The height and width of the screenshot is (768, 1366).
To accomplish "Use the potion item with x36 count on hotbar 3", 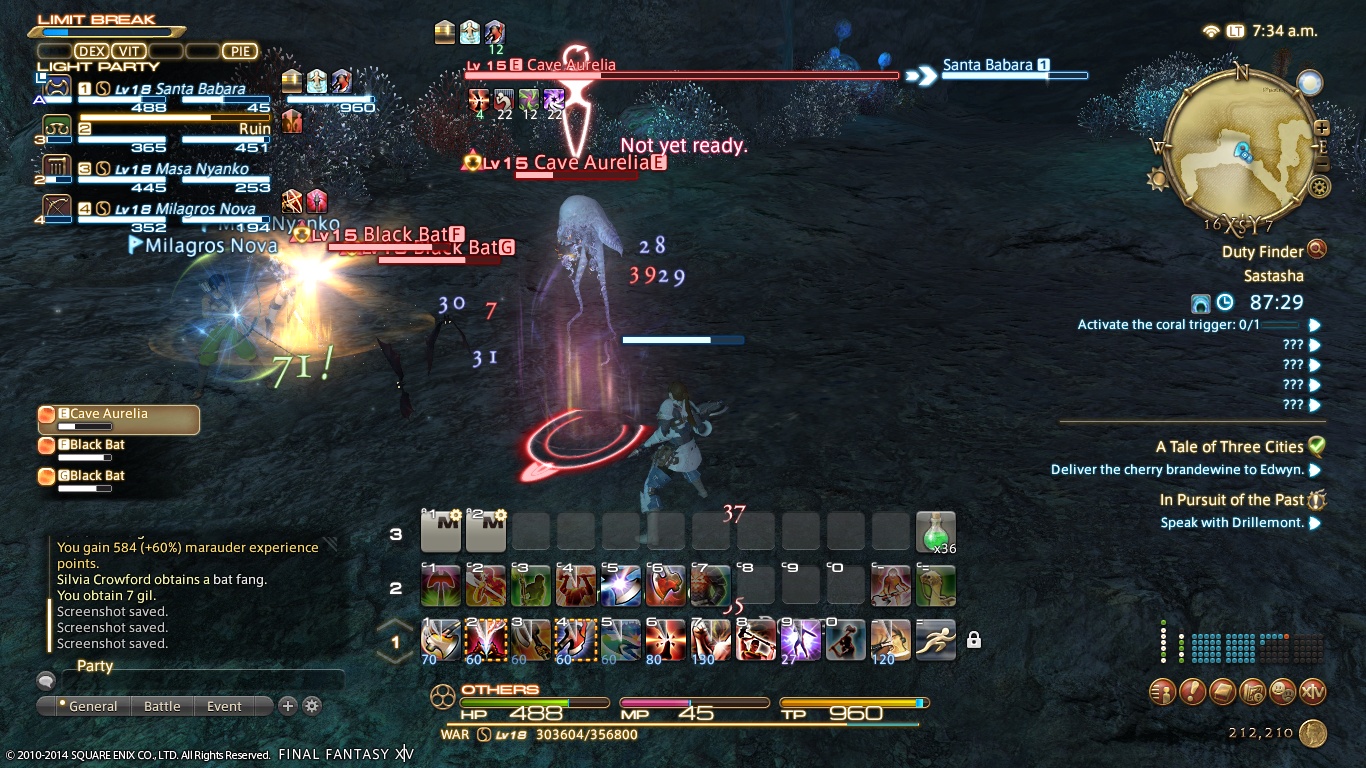I will pyautogui.click(x=935, y=531).
